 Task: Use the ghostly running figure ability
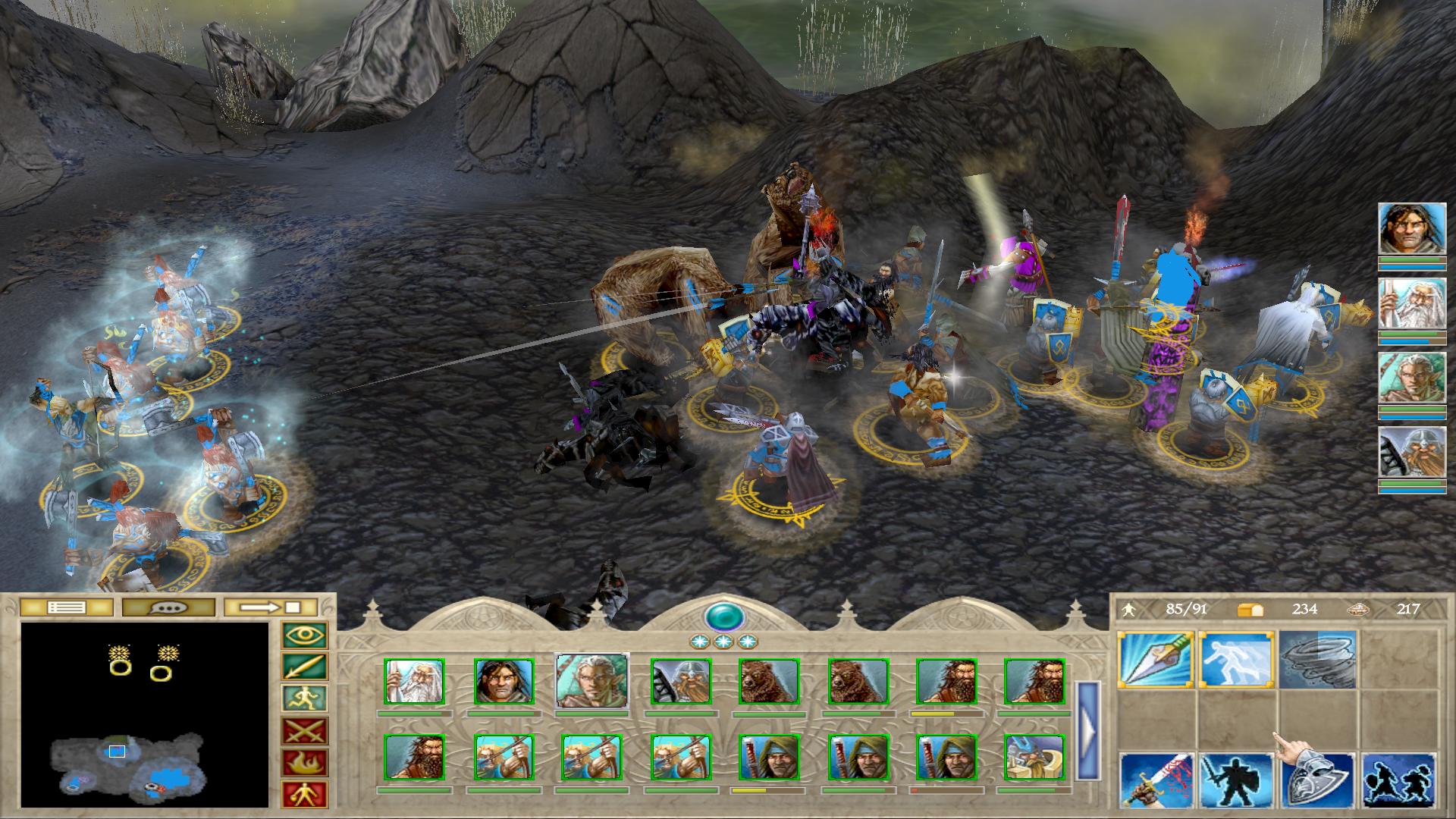pos(1236,659)
